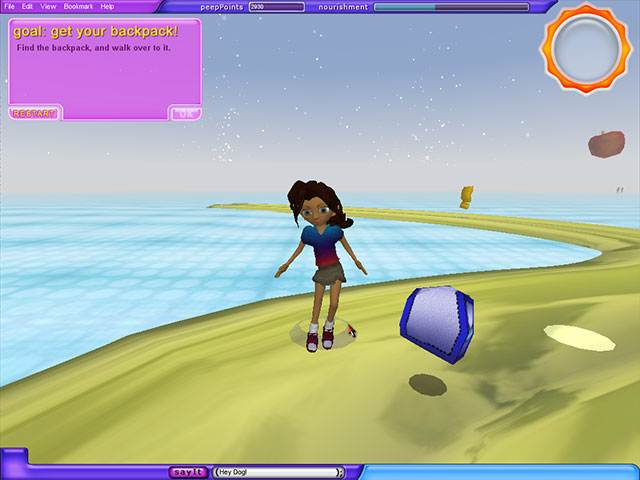
Task: Open the File menu
Action: [x=9, y=7]
